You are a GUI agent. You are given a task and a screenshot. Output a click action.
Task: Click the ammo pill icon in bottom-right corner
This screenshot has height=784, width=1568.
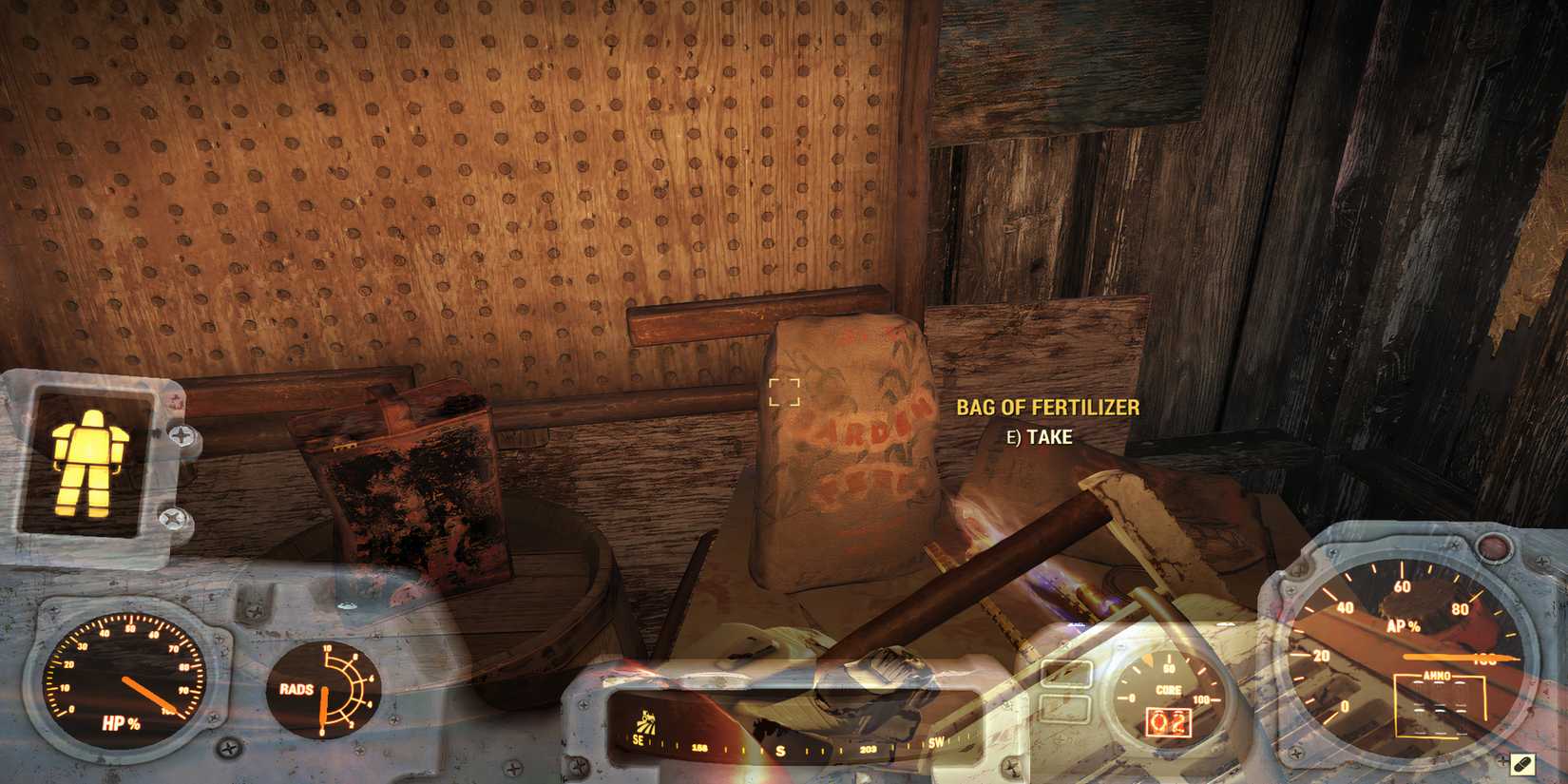point(1525,763)
